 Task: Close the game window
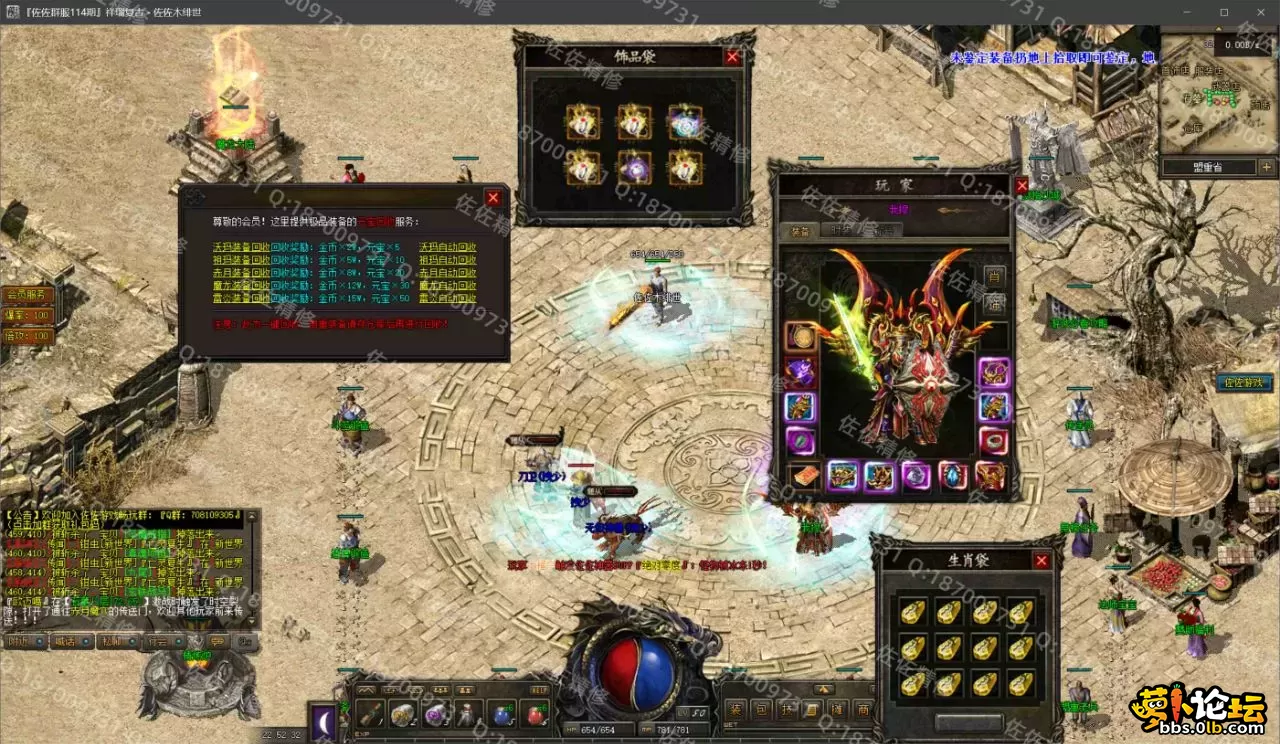(1257, 12)
